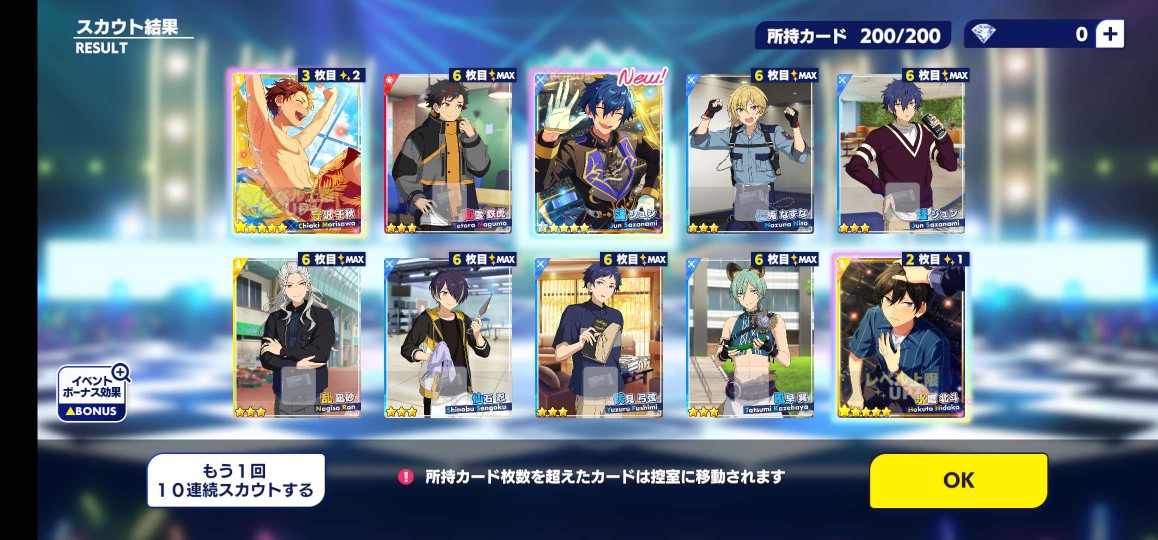View the New! Jun Sazanami card

tap(598, 153)
